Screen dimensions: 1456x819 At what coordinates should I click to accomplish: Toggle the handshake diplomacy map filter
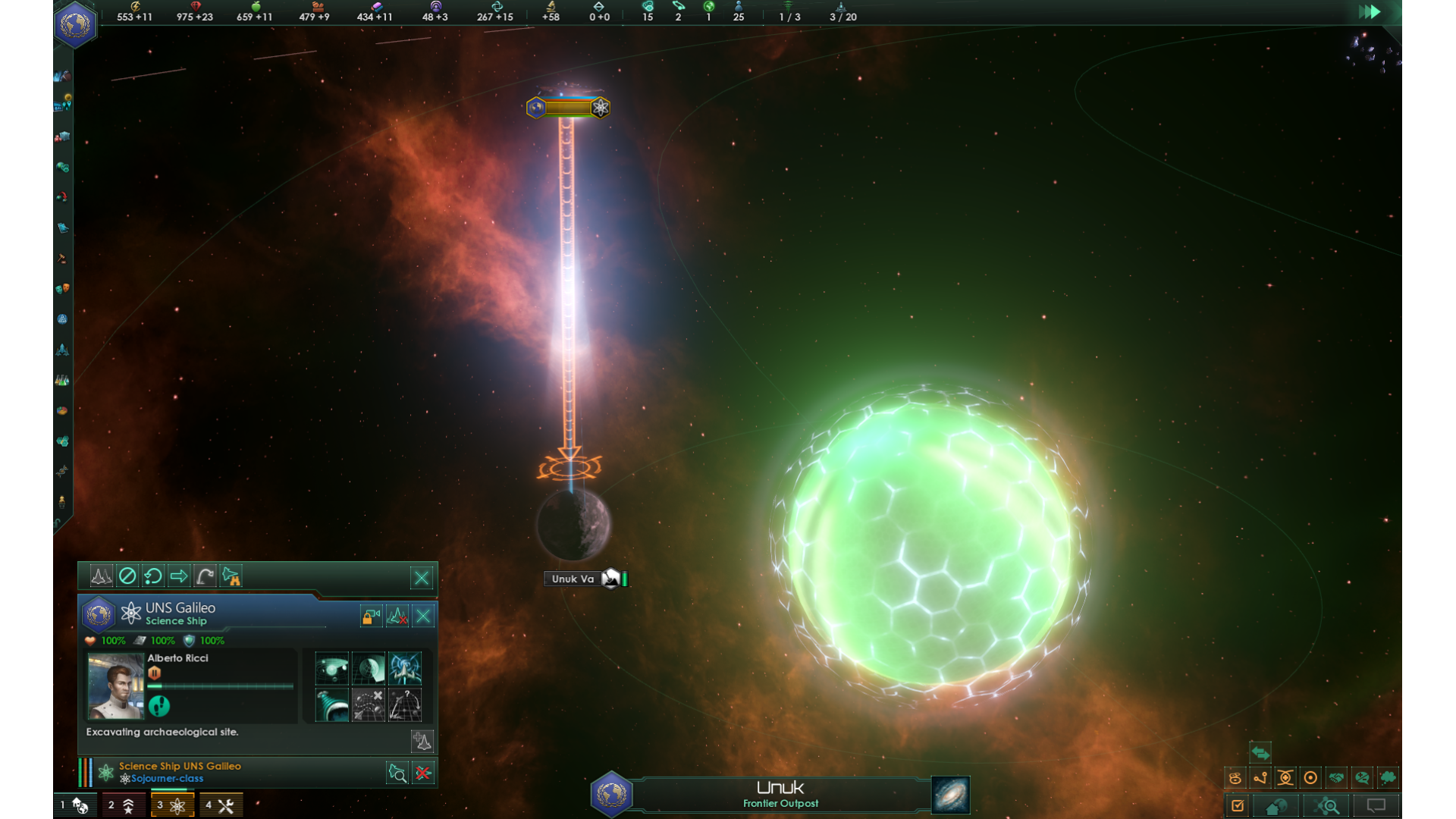(1336, 778)
